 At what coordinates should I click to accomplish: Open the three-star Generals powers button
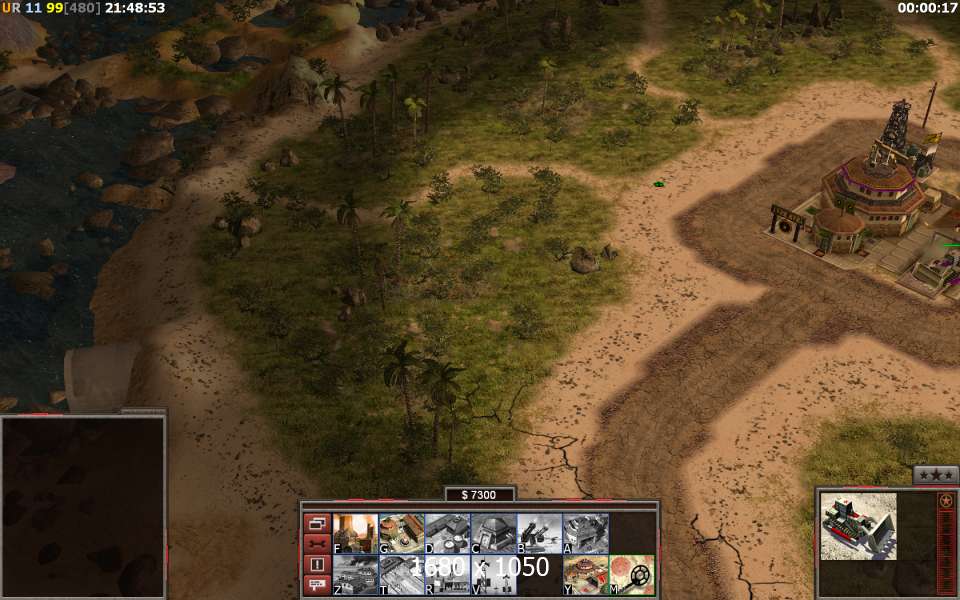(x=935, y=476)
